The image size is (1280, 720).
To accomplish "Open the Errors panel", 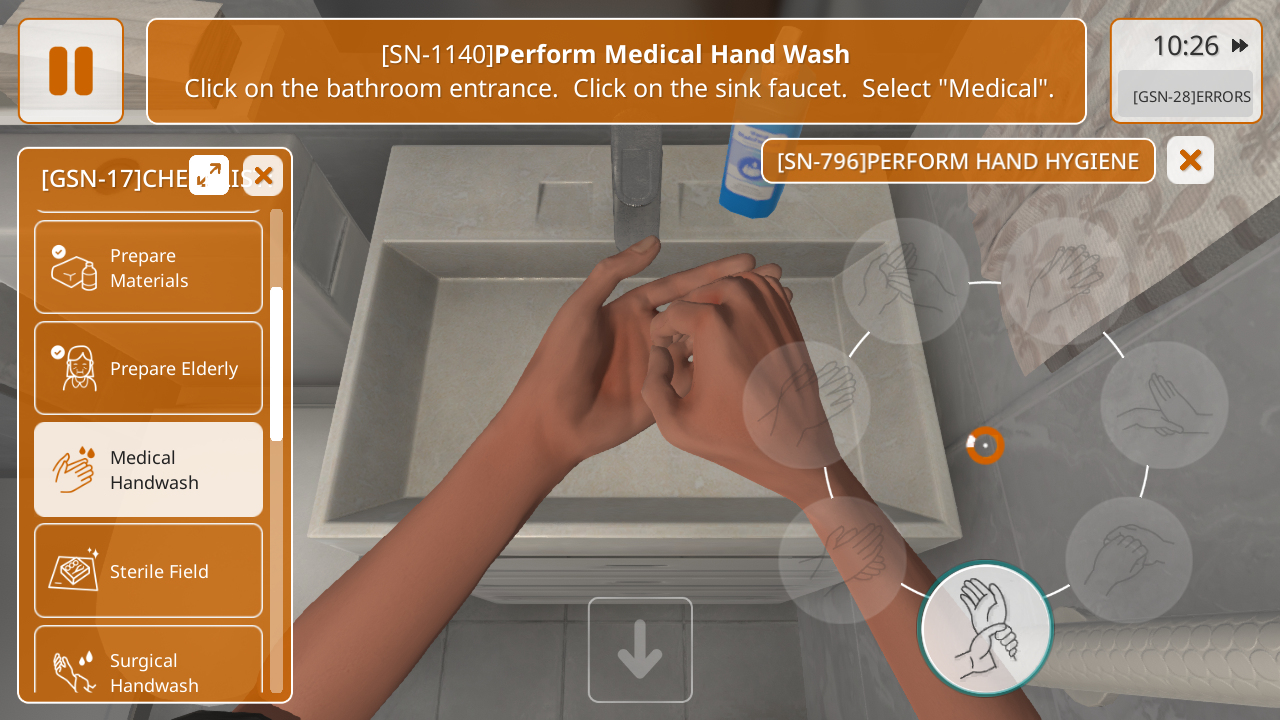I will pos(1190,96).
